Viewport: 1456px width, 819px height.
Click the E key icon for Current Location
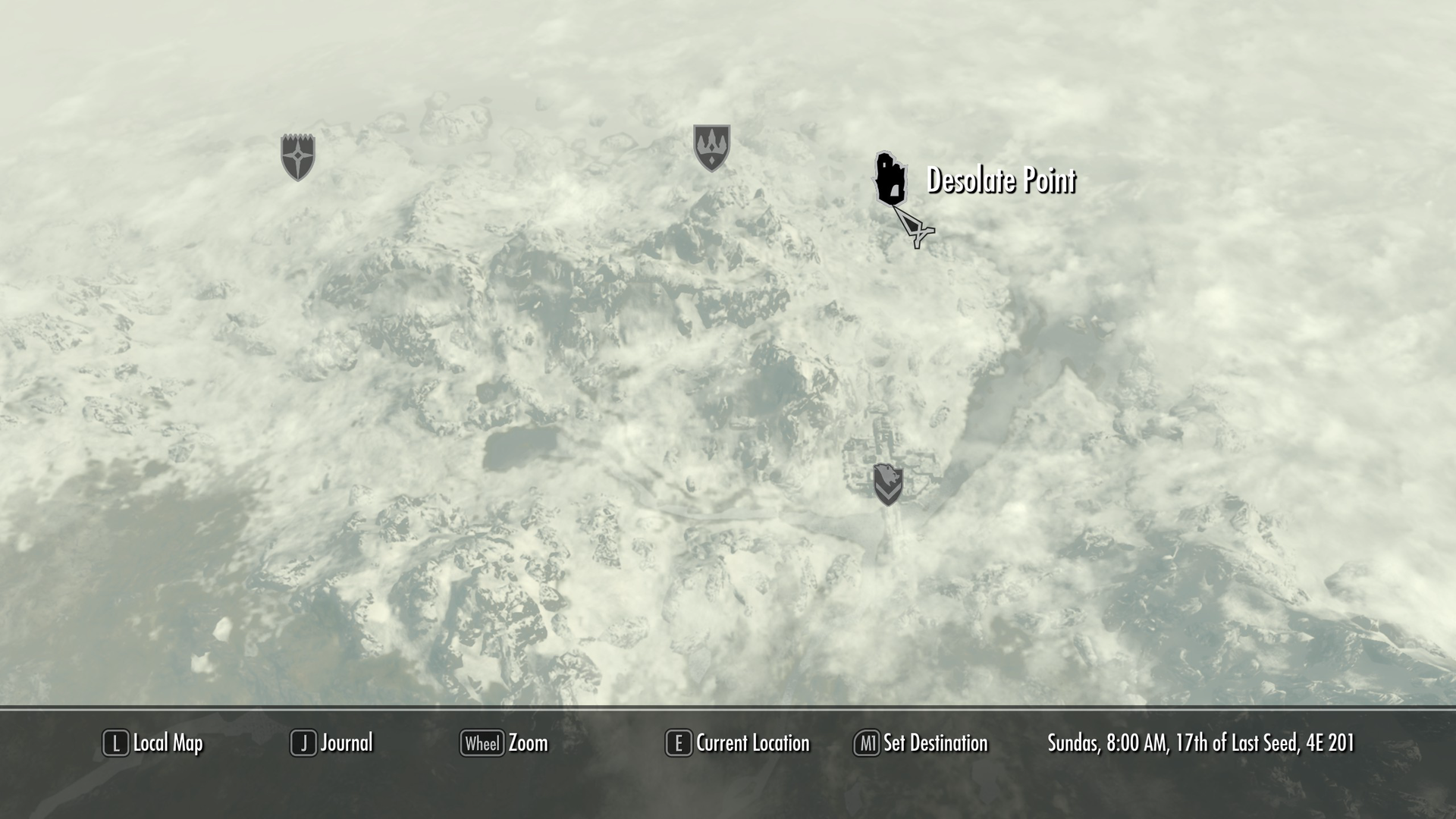click(677, 743)
